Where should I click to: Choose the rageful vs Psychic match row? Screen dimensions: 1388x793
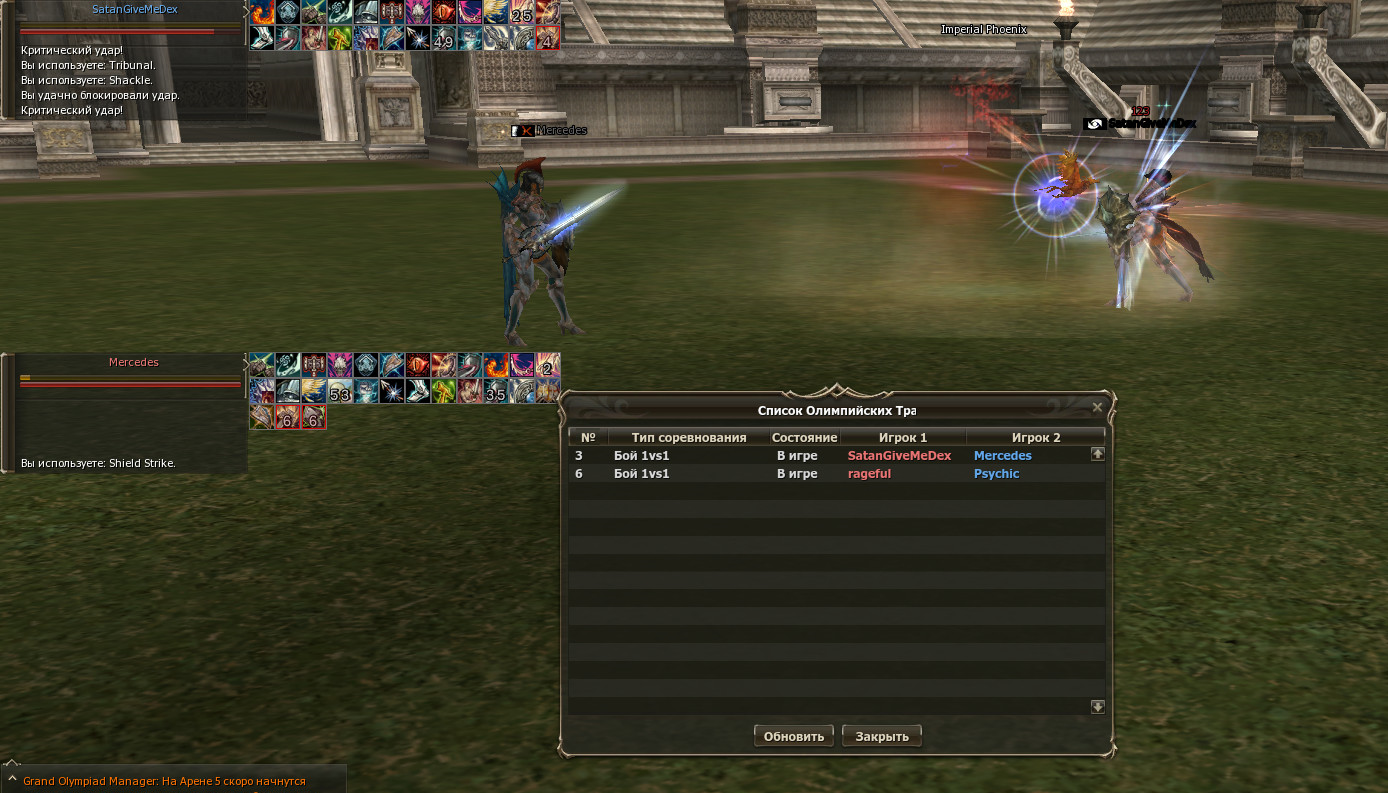[x=830, y=474]
